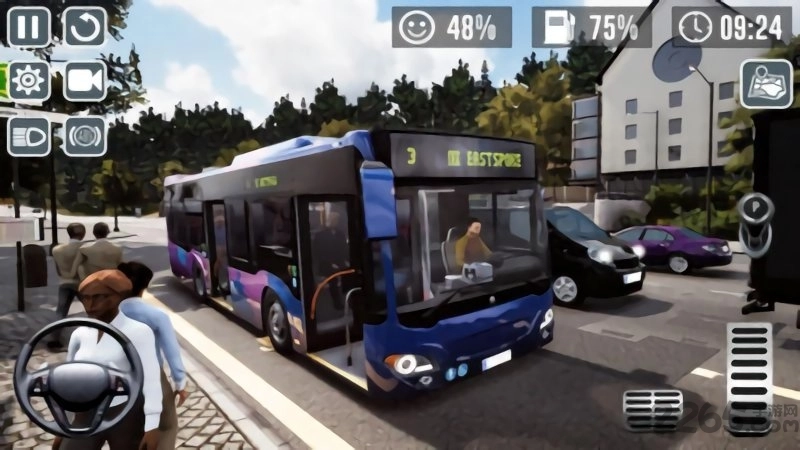This screenshot has height=450, width=800.
Task: Engage the parking brake icon
Action: point(85,135)
